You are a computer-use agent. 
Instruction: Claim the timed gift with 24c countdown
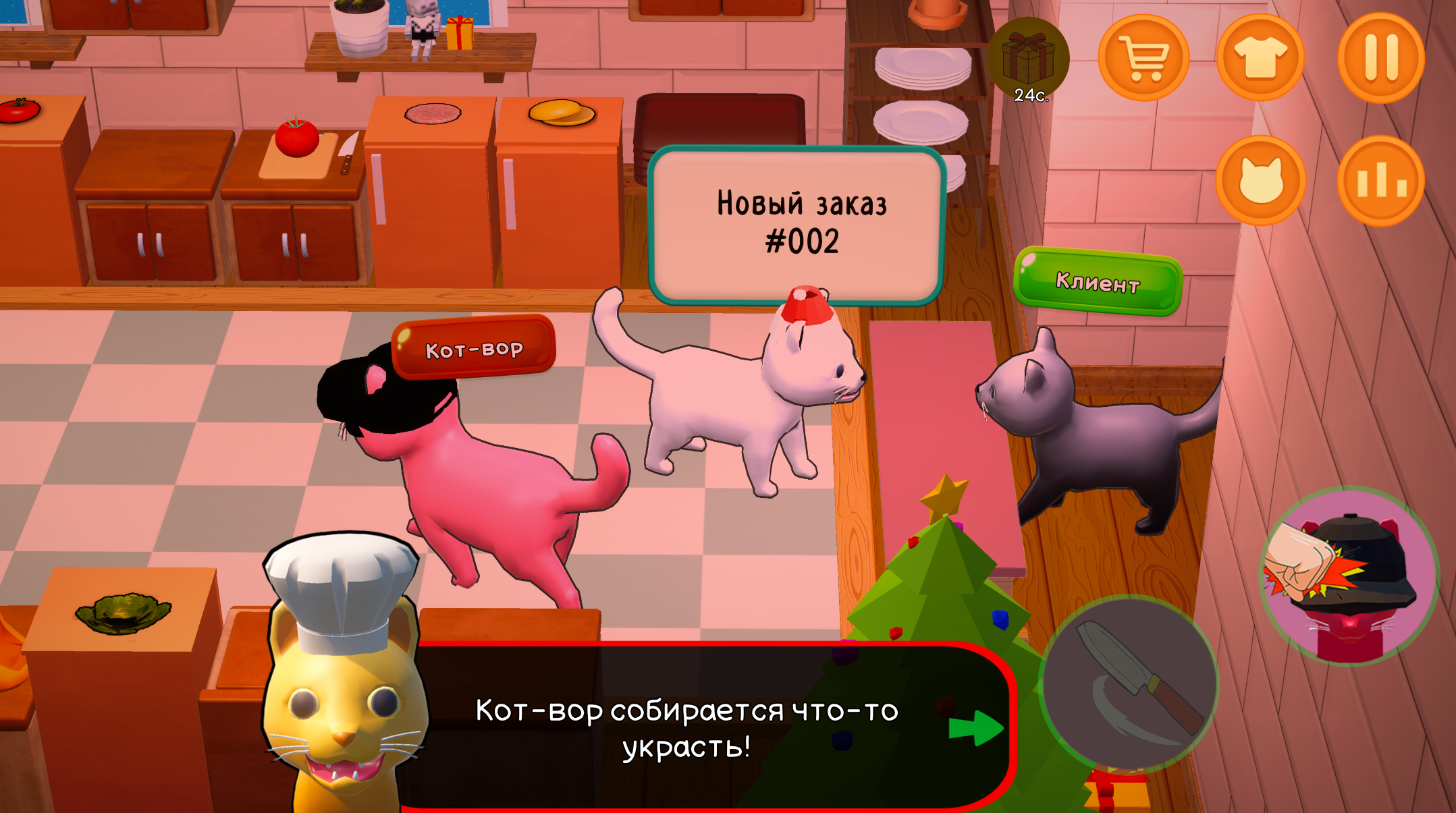click(x=1027, y=57)
